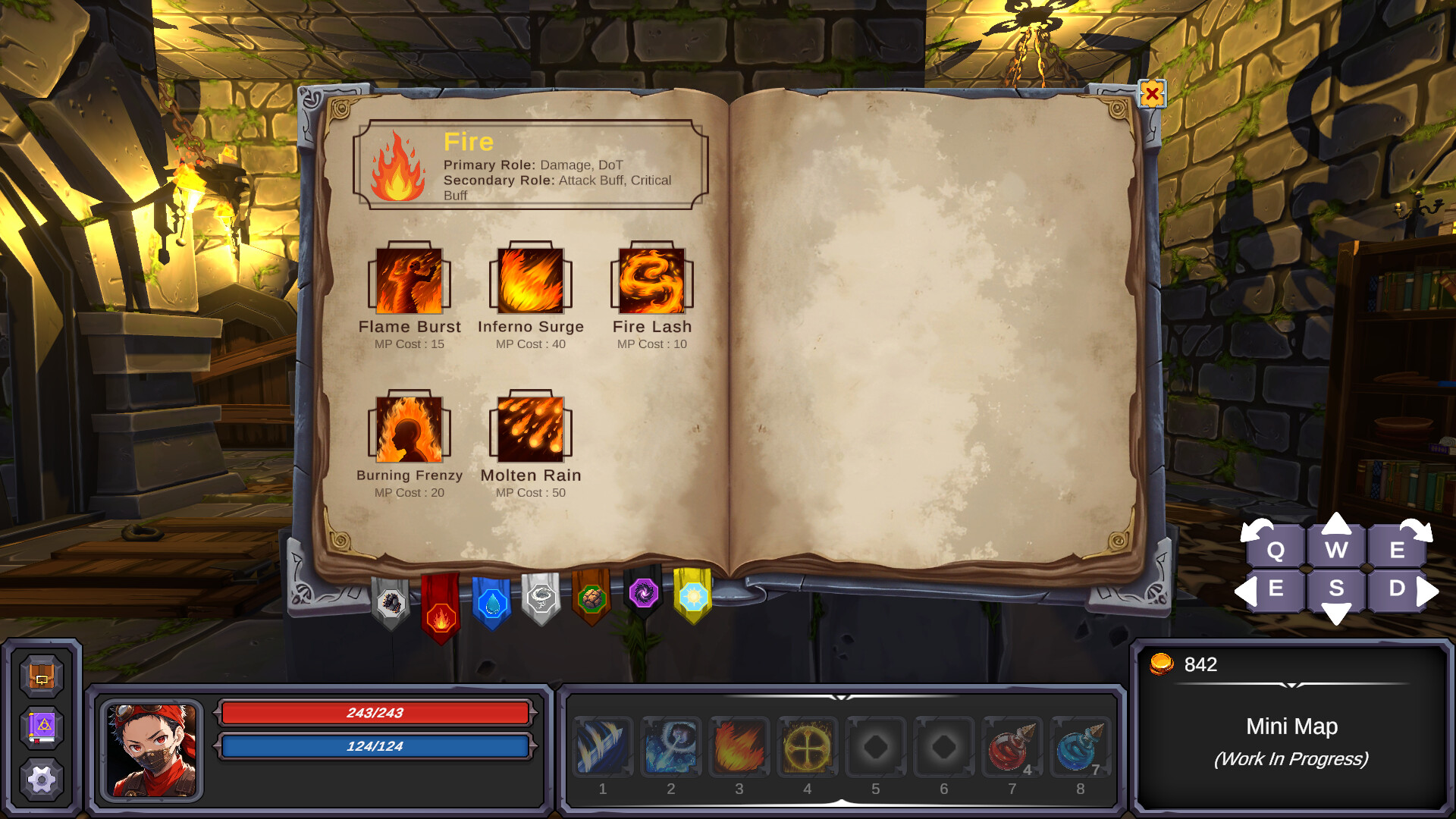Open the Earth element bookmark
The height and width of the screenshot is (819, 1456).
pos(592,599)
